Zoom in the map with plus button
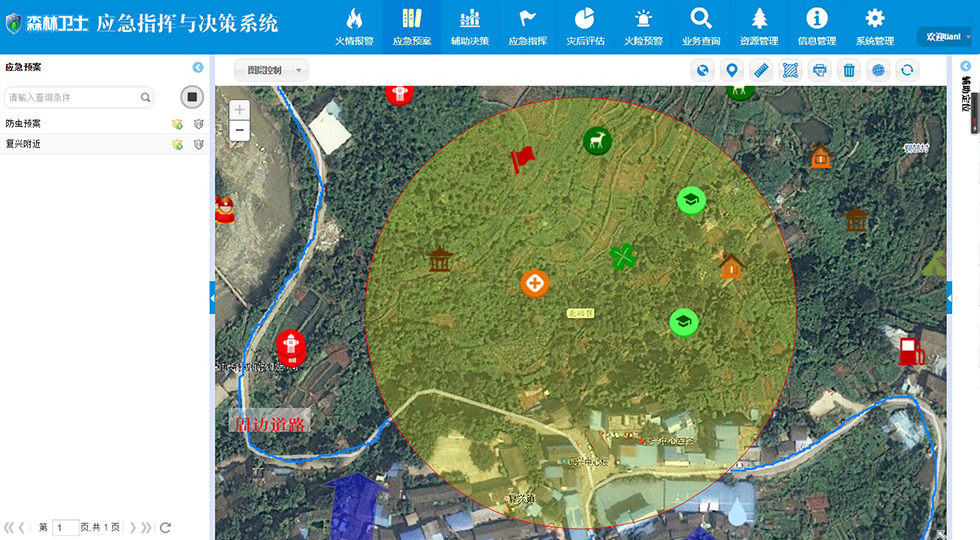 point(239,109)
